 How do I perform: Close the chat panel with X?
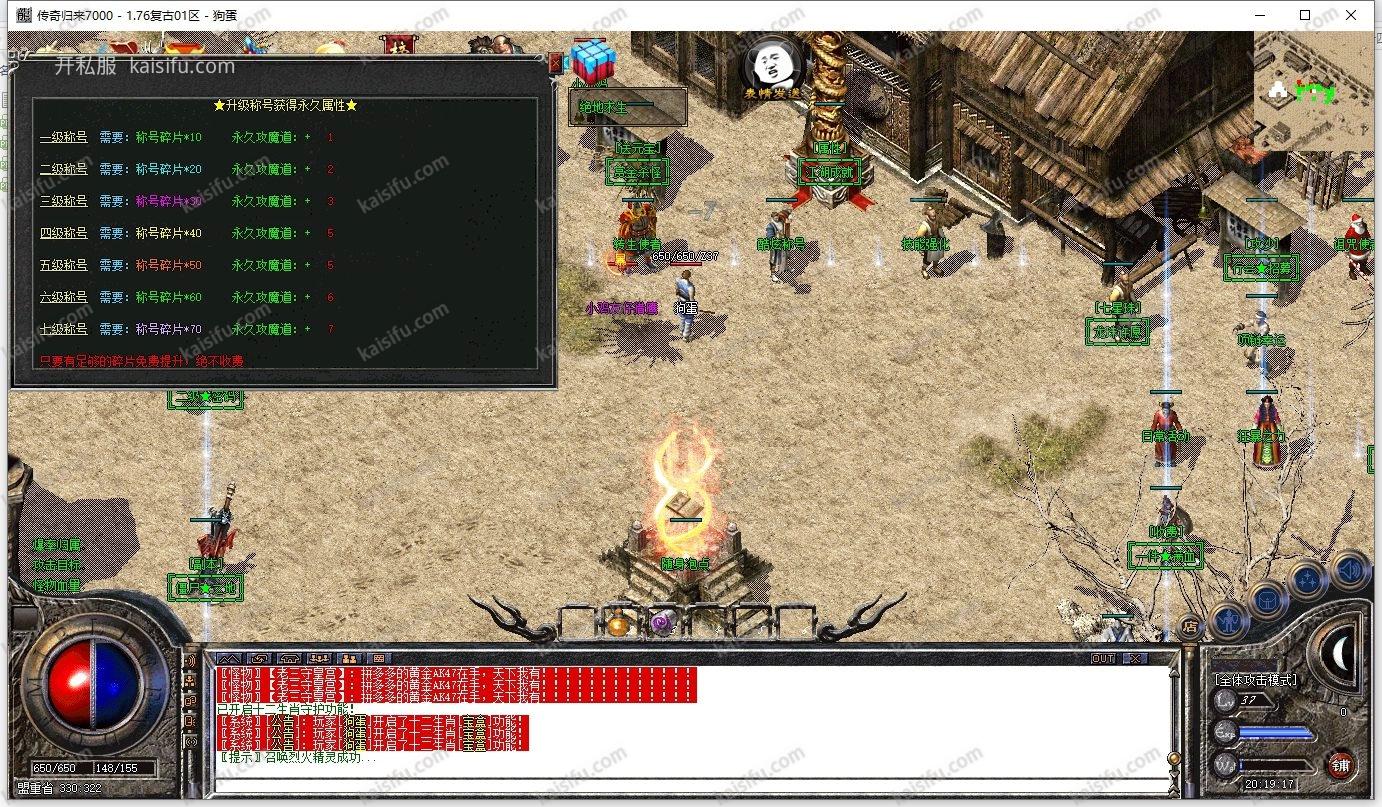click(x=1134, y=659)
